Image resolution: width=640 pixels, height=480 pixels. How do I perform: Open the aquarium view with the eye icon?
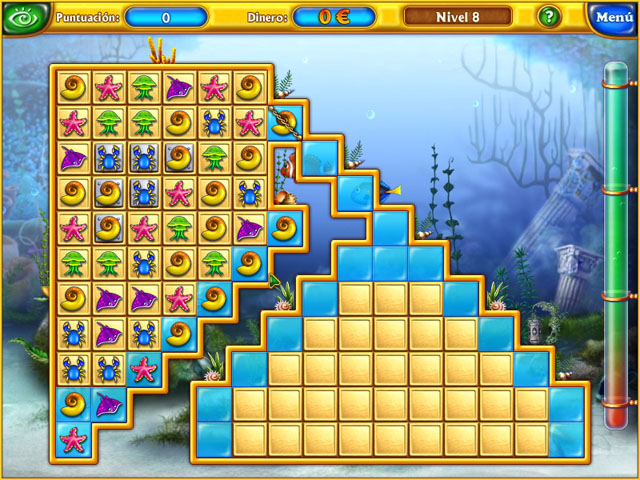[23, 17]
